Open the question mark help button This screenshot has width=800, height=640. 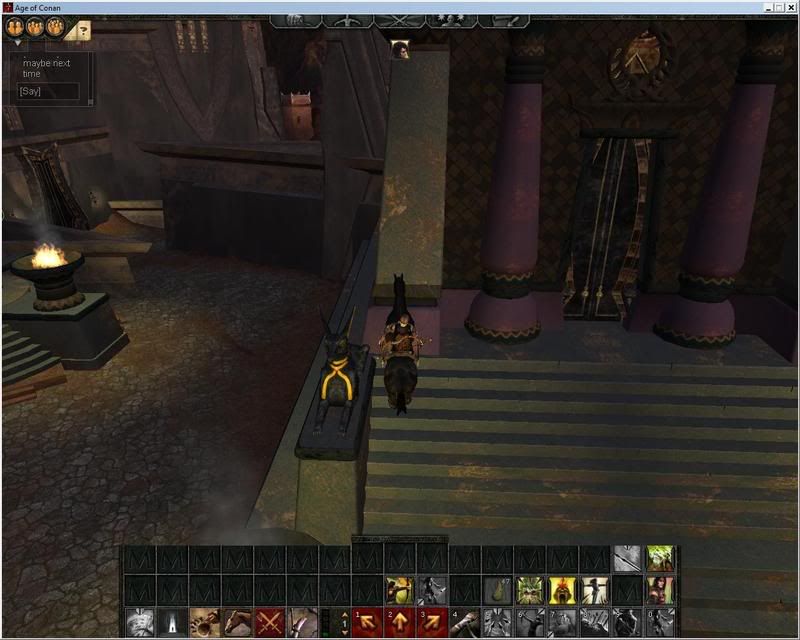(x=83, y=31)
